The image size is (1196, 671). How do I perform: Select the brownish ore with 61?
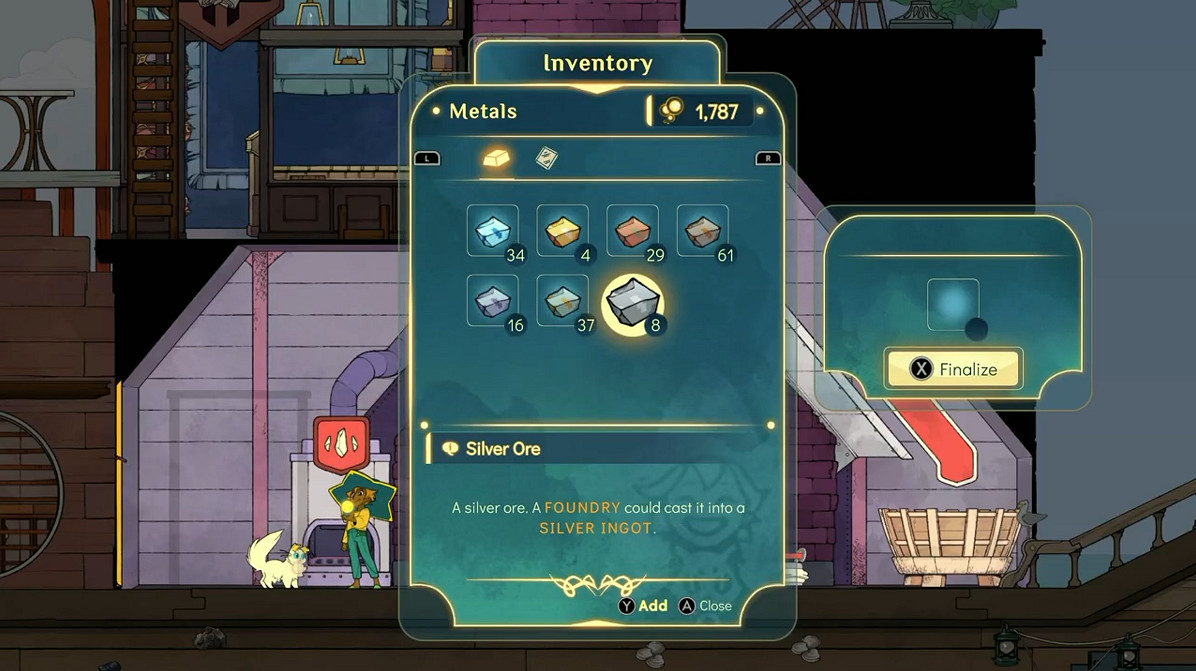tap(703, 230)
